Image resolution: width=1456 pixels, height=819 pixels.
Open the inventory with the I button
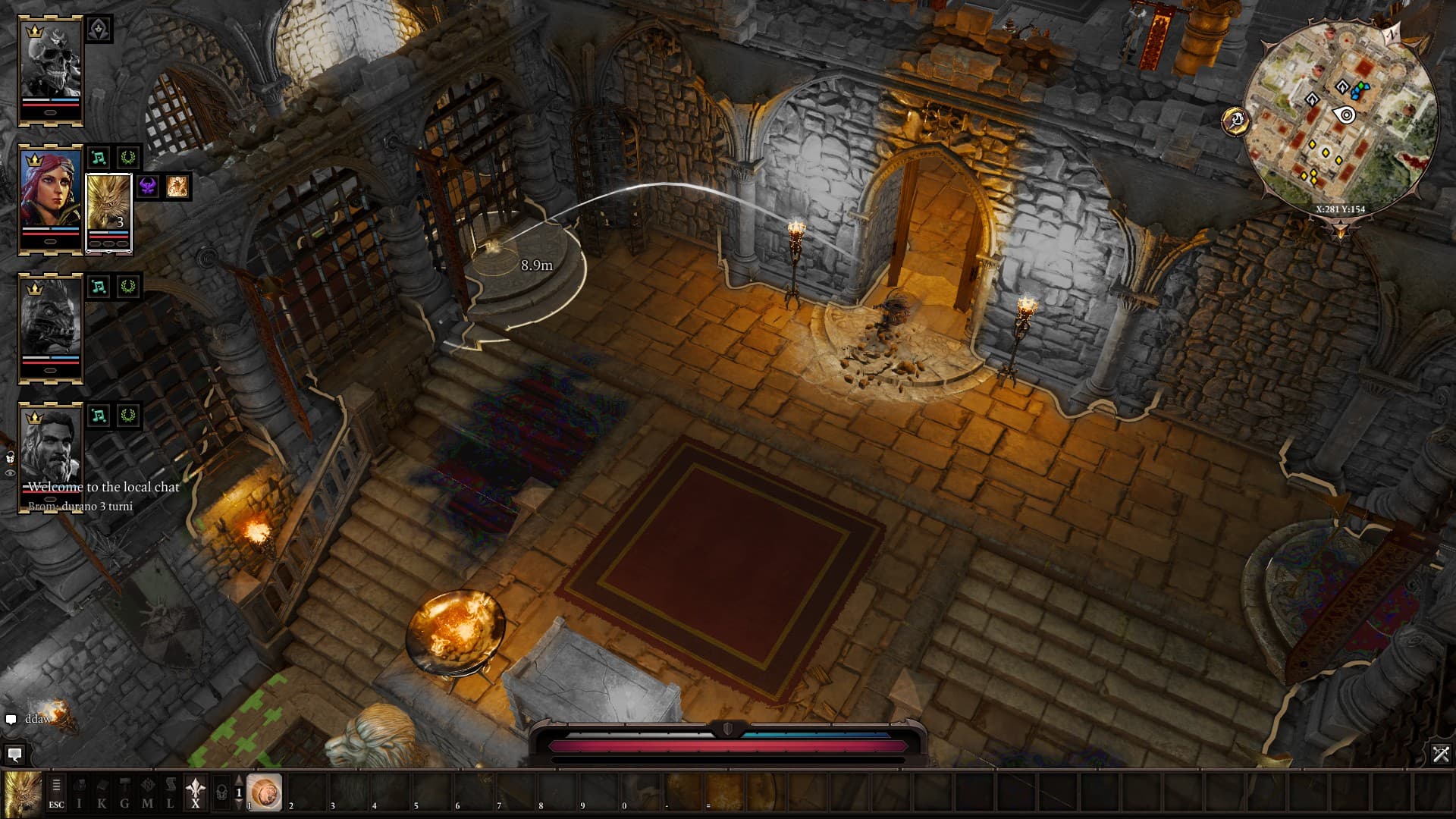click(79, 793)
